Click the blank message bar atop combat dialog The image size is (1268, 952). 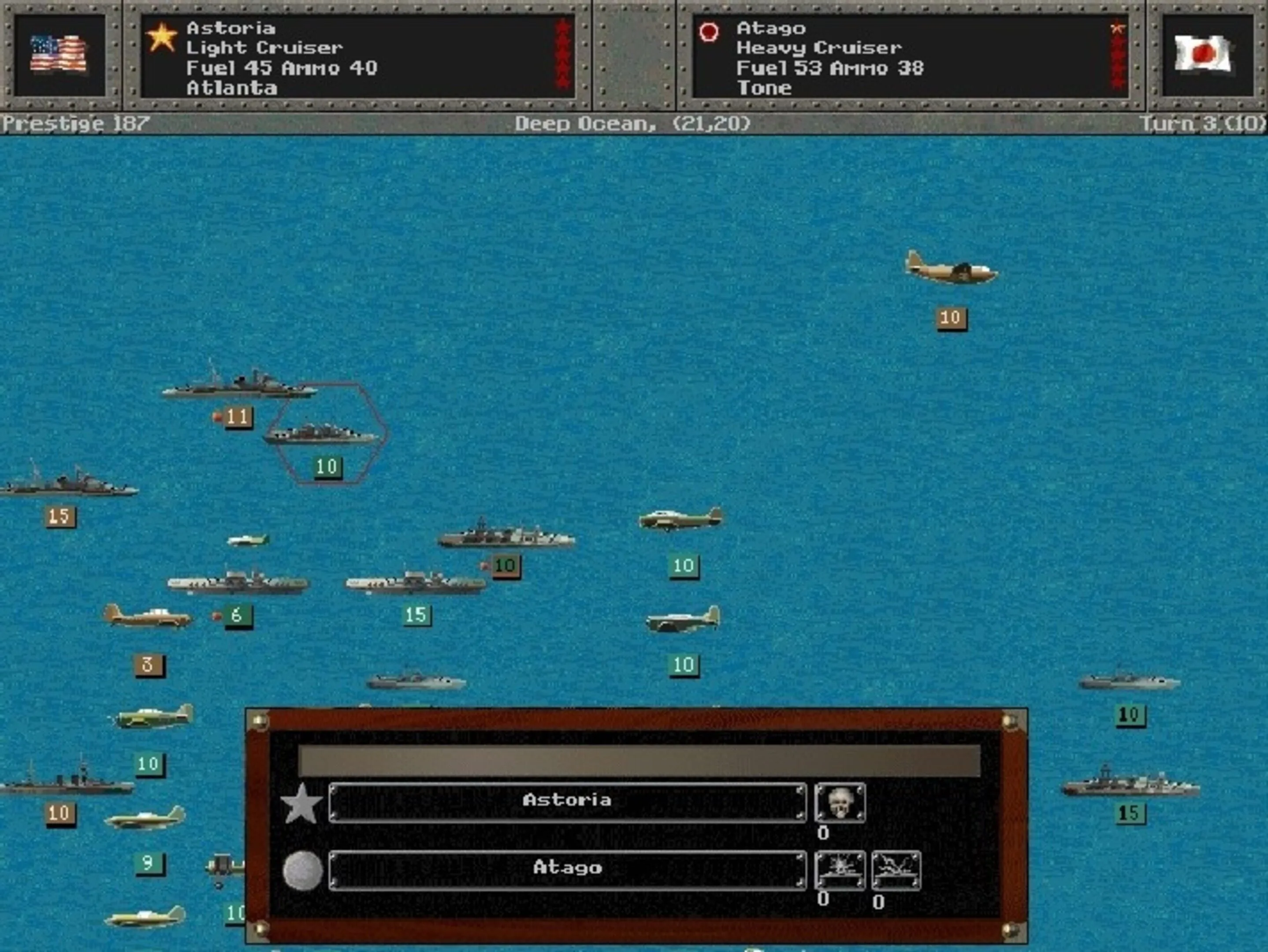click(639, 760)
